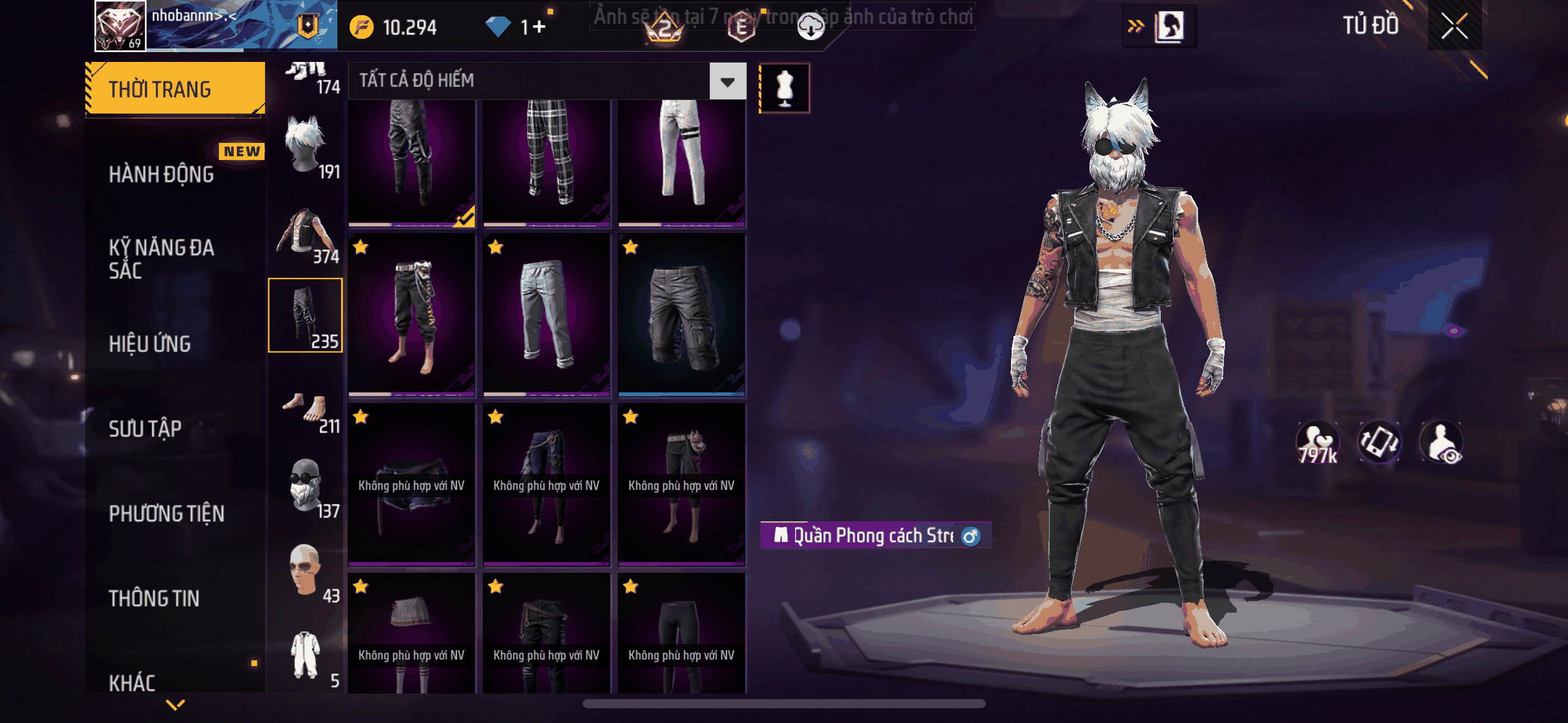
Task: Click the mannequin outfit preset icon
Action: (x=785, y=88)
